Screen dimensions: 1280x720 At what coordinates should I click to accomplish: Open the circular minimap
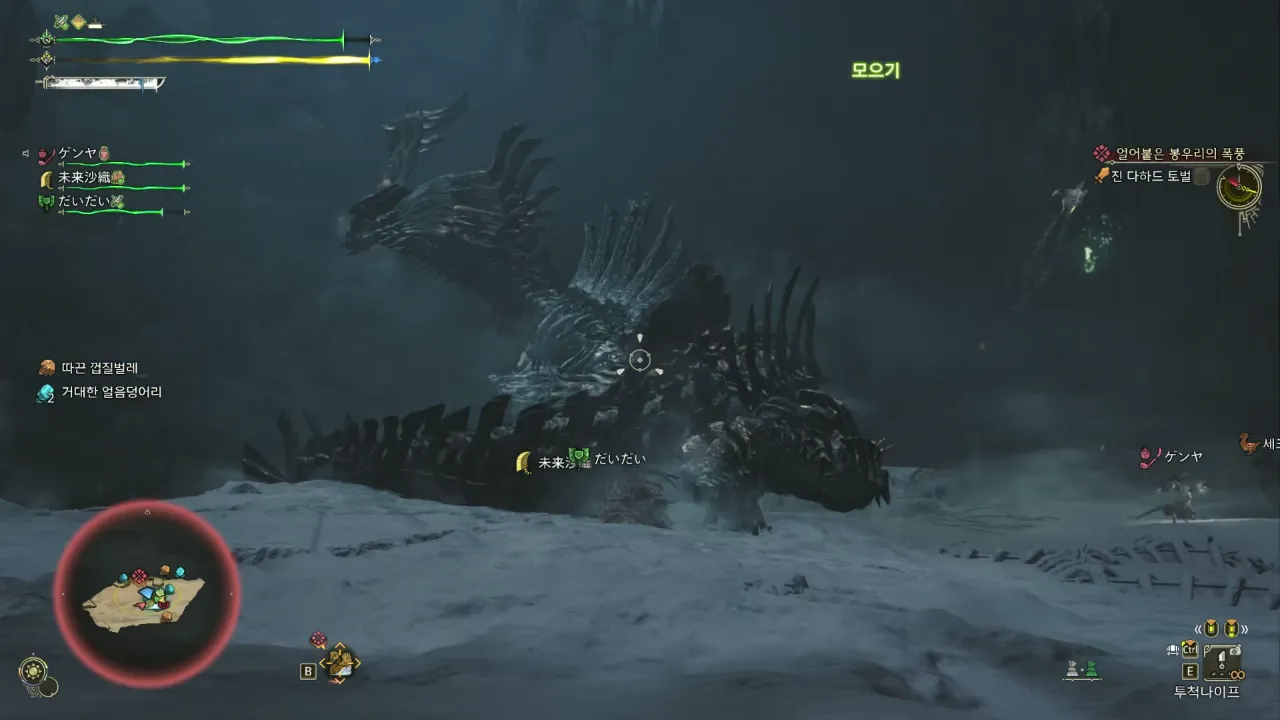click(x=146, y=594)
